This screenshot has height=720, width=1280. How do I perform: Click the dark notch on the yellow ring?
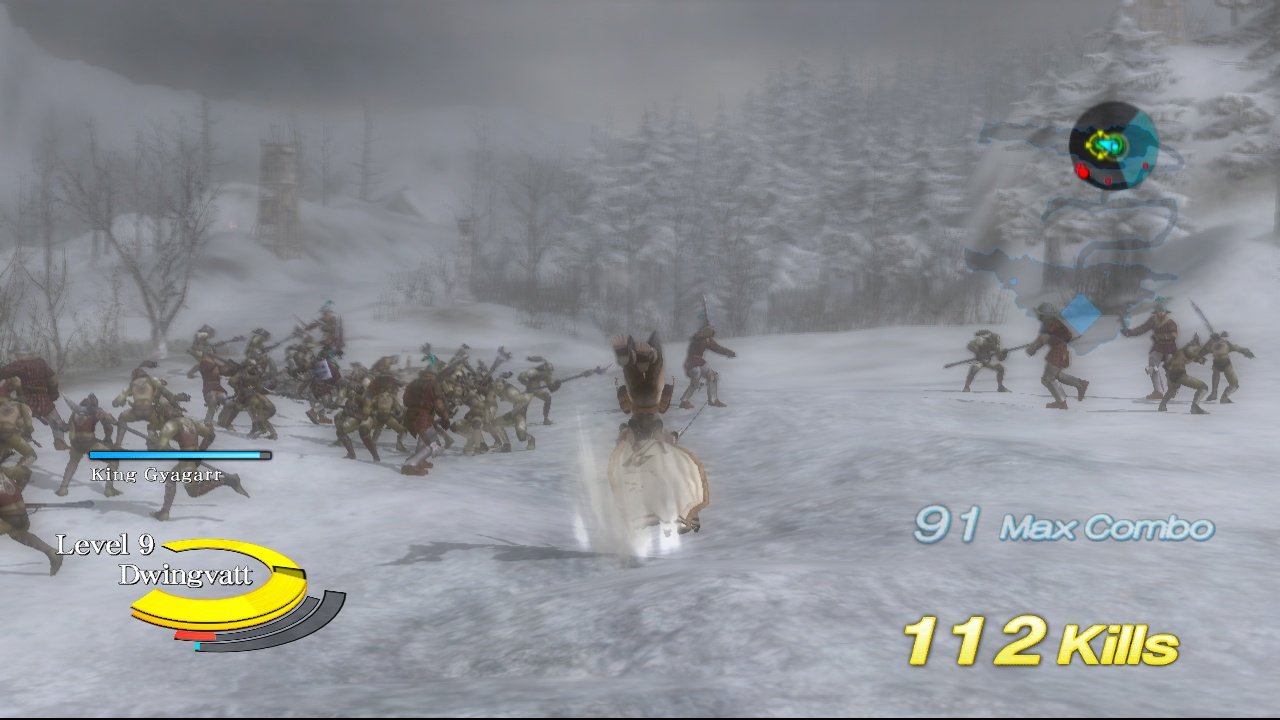point(287,572)
